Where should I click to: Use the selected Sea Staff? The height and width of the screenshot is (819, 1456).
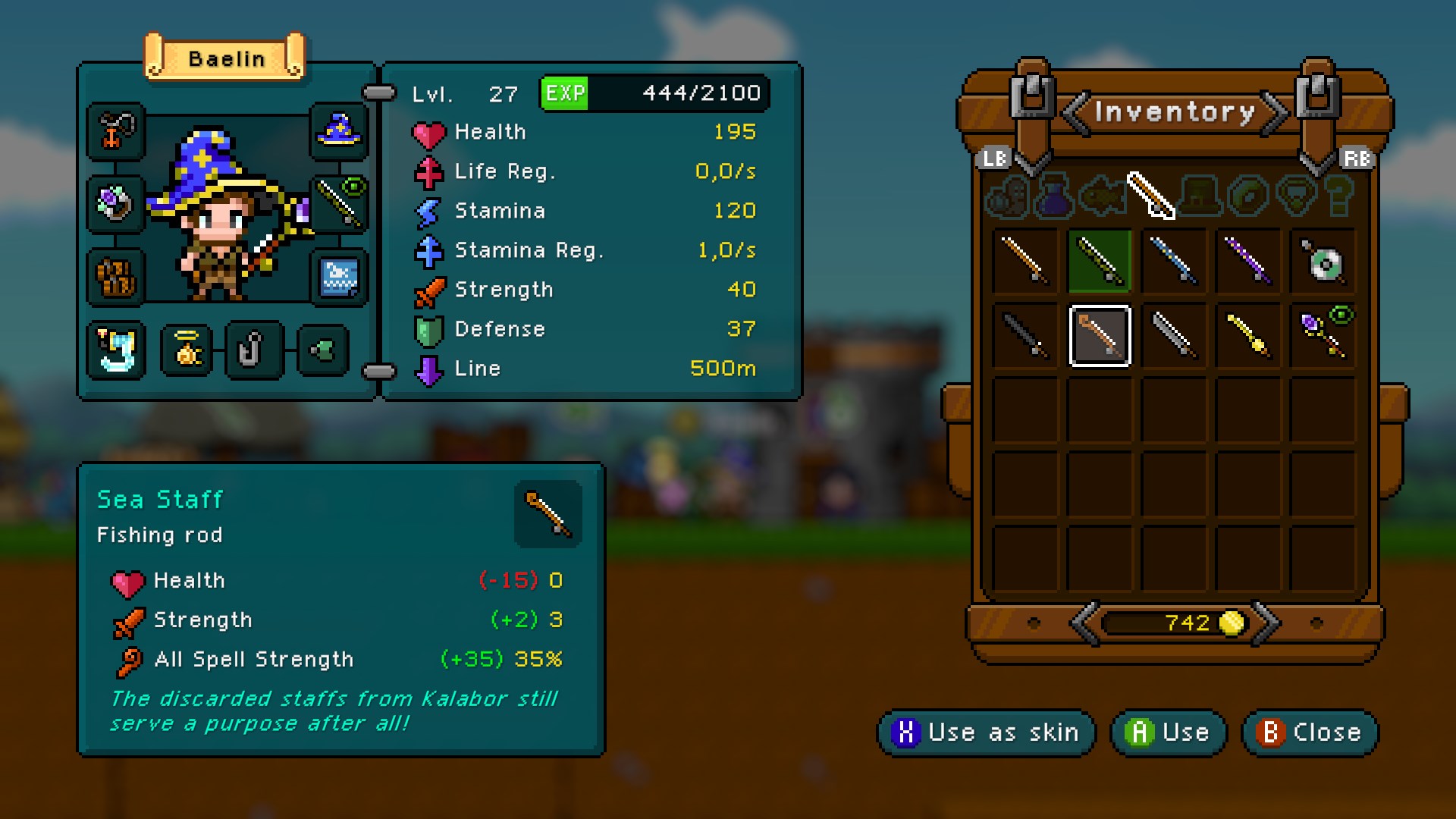point(1169,733)
